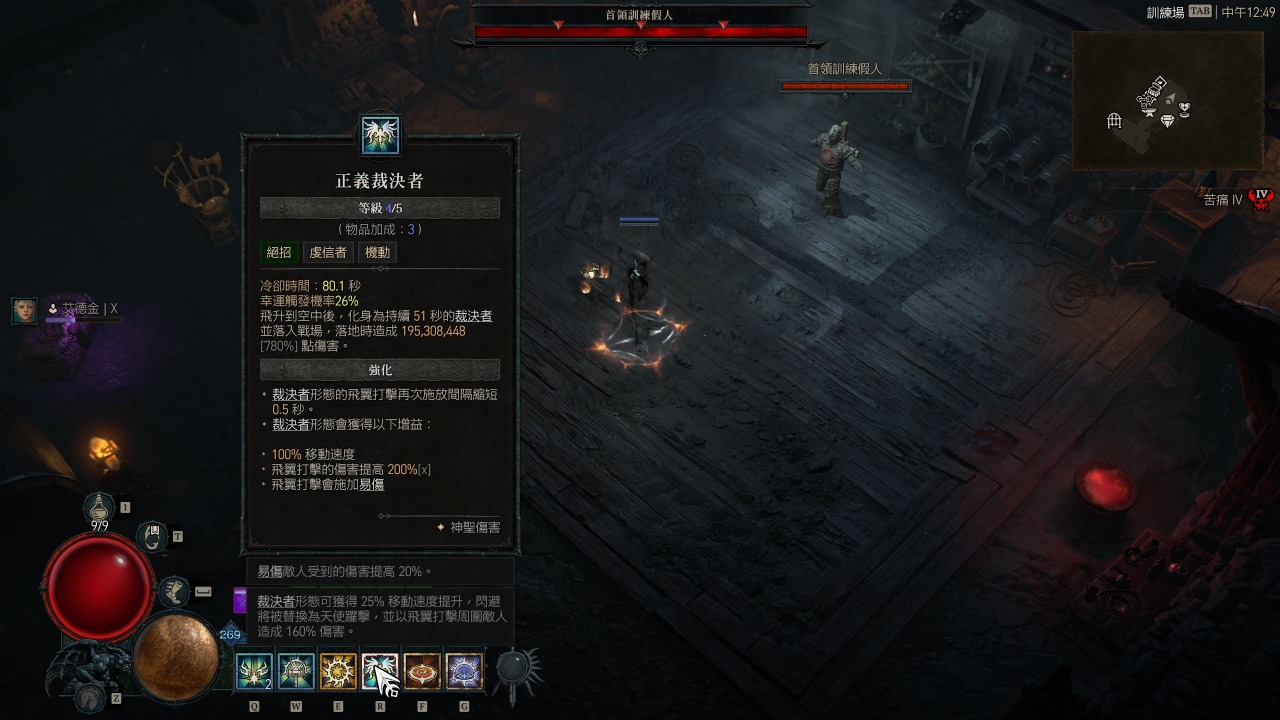The height and width of the screenshot is (720, 1280).
Task: Open the minimap
Action: [1166, 100]
